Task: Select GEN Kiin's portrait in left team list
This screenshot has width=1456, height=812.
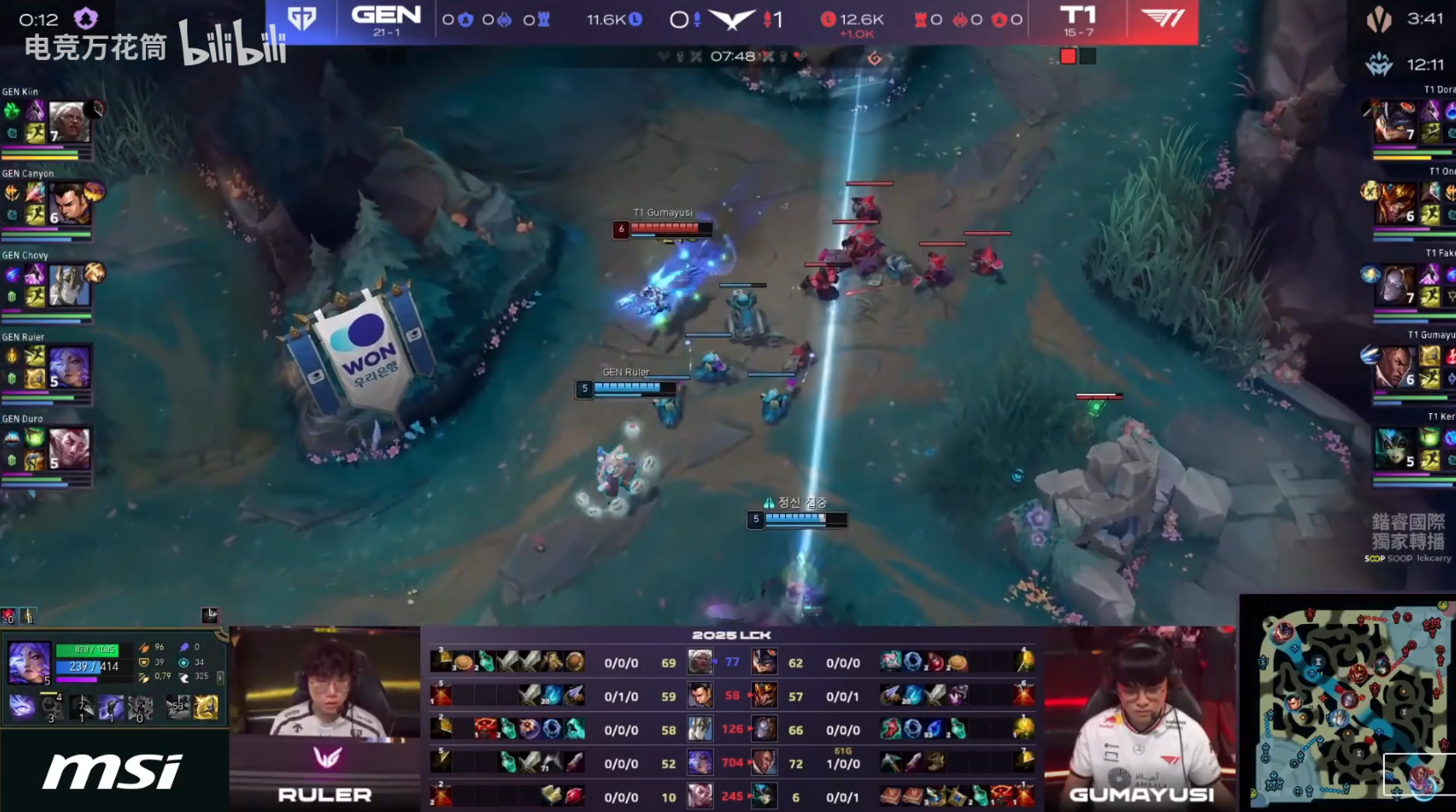Action: (x=69, y=121)
